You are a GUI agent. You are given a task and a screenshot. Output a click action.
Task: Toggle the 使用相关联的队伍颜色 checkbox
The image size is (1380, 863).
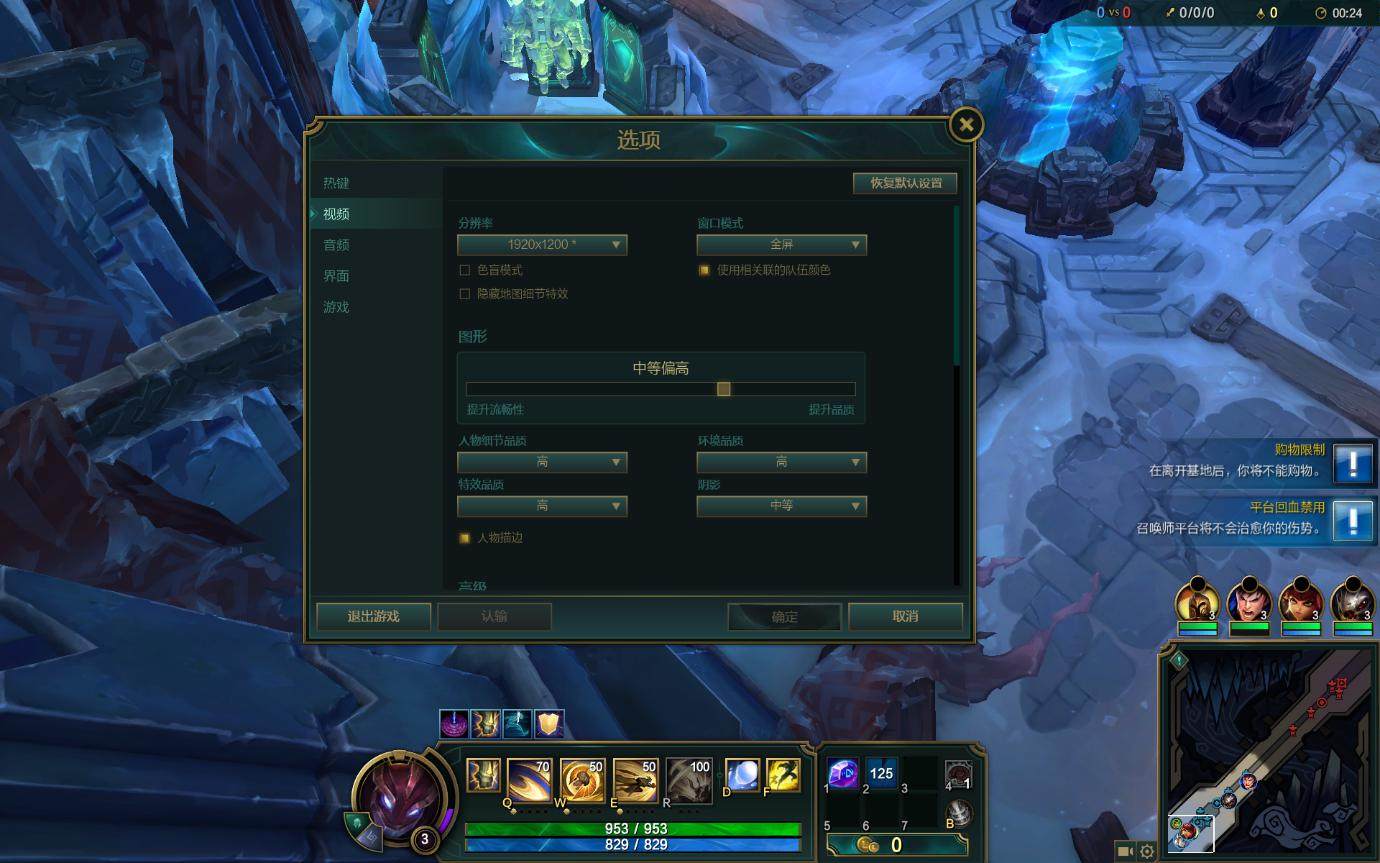704,270
